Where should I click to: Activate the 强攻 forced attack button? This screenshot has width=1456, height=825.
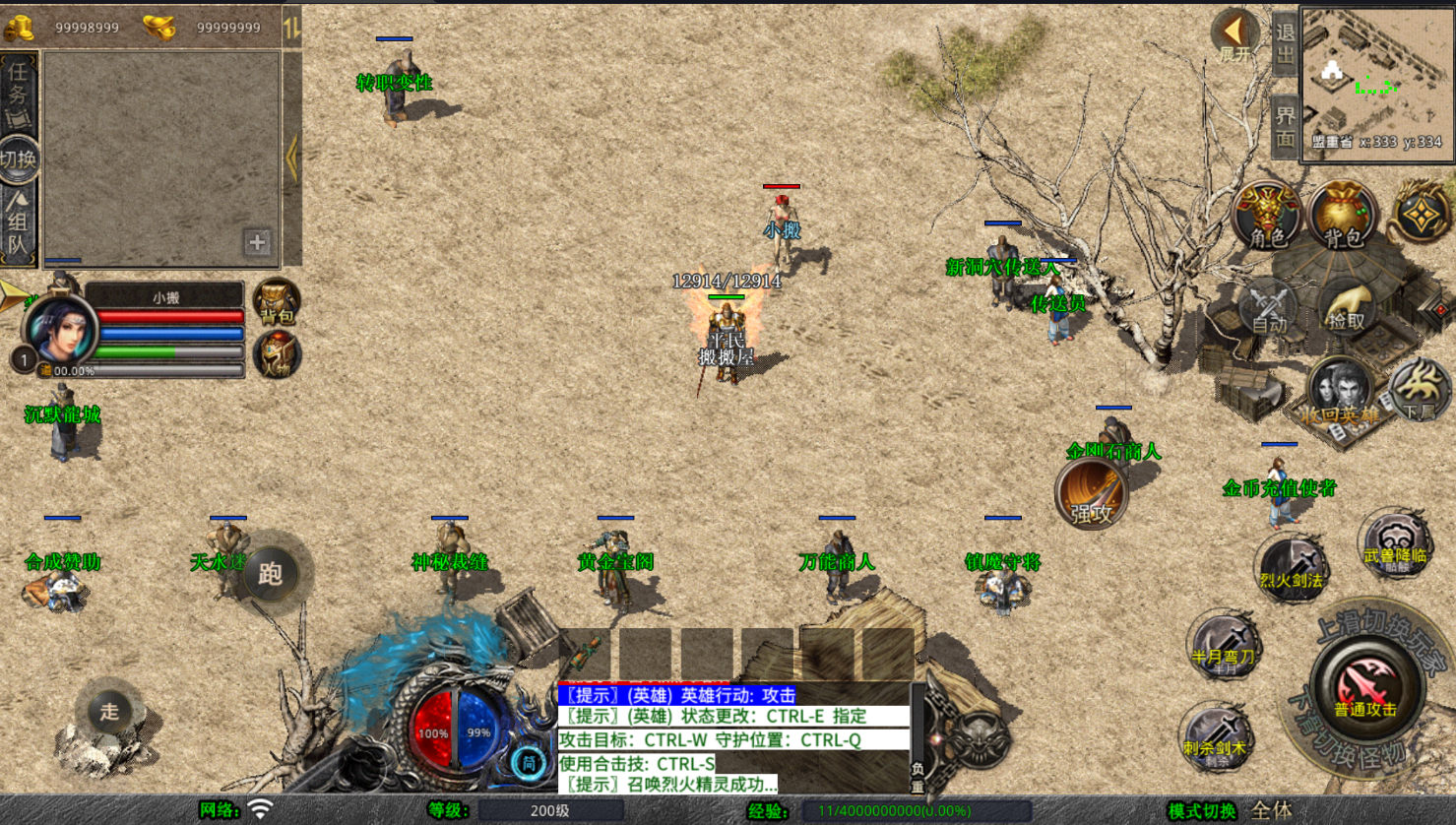1091,495
